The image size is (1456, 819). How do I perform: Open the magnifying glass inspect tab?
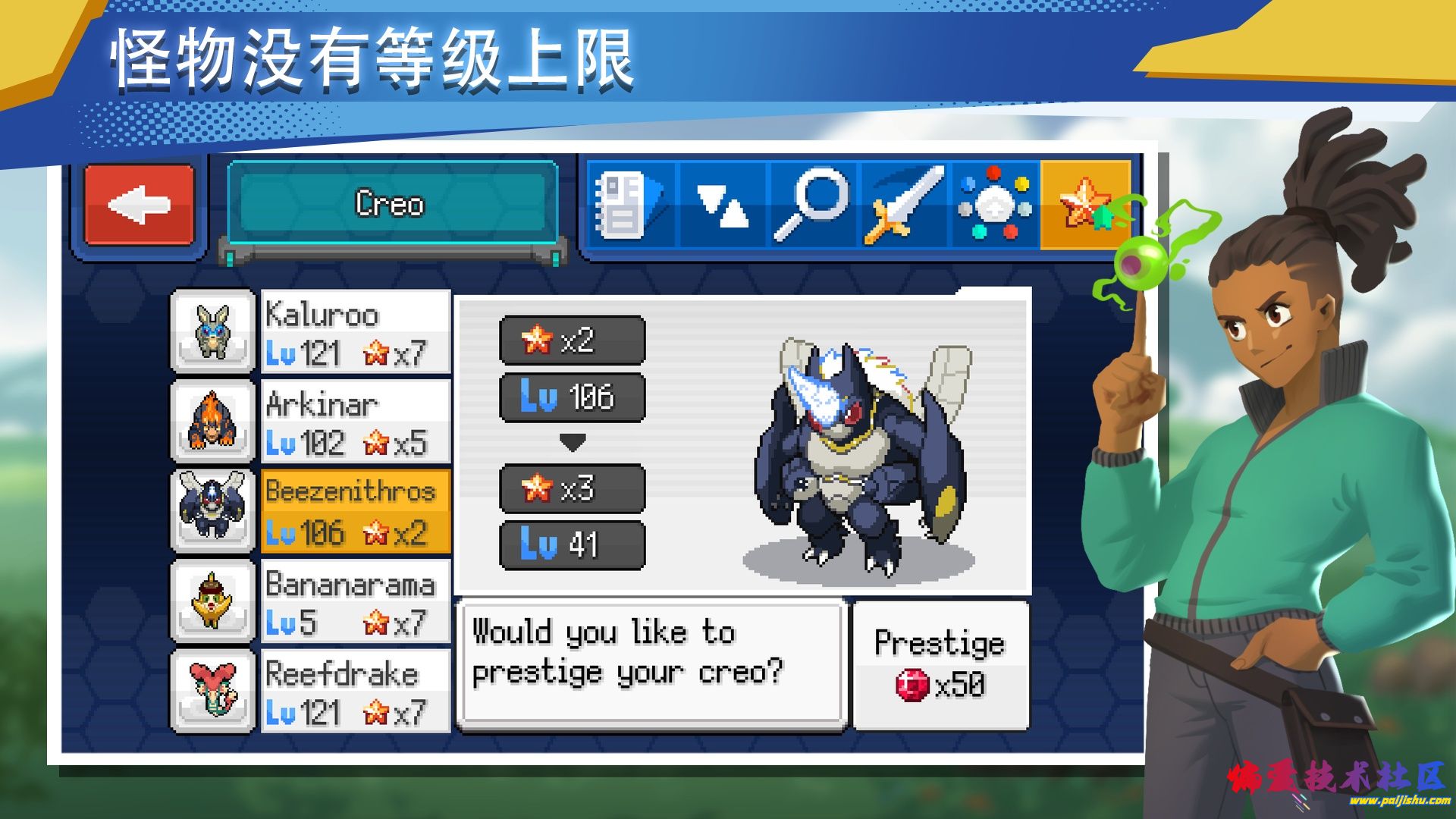pyautogui.click(x=812, y=205)
